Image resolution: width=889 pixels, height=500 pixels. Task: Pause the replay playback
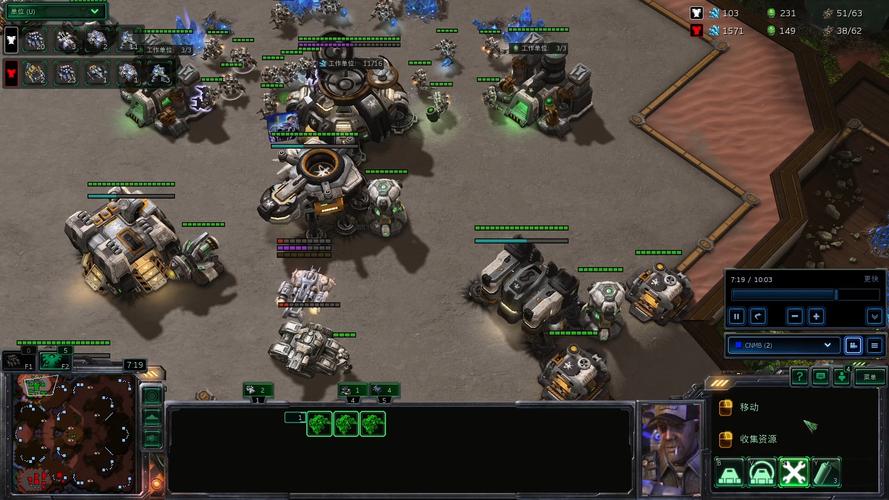coord(737,316)
